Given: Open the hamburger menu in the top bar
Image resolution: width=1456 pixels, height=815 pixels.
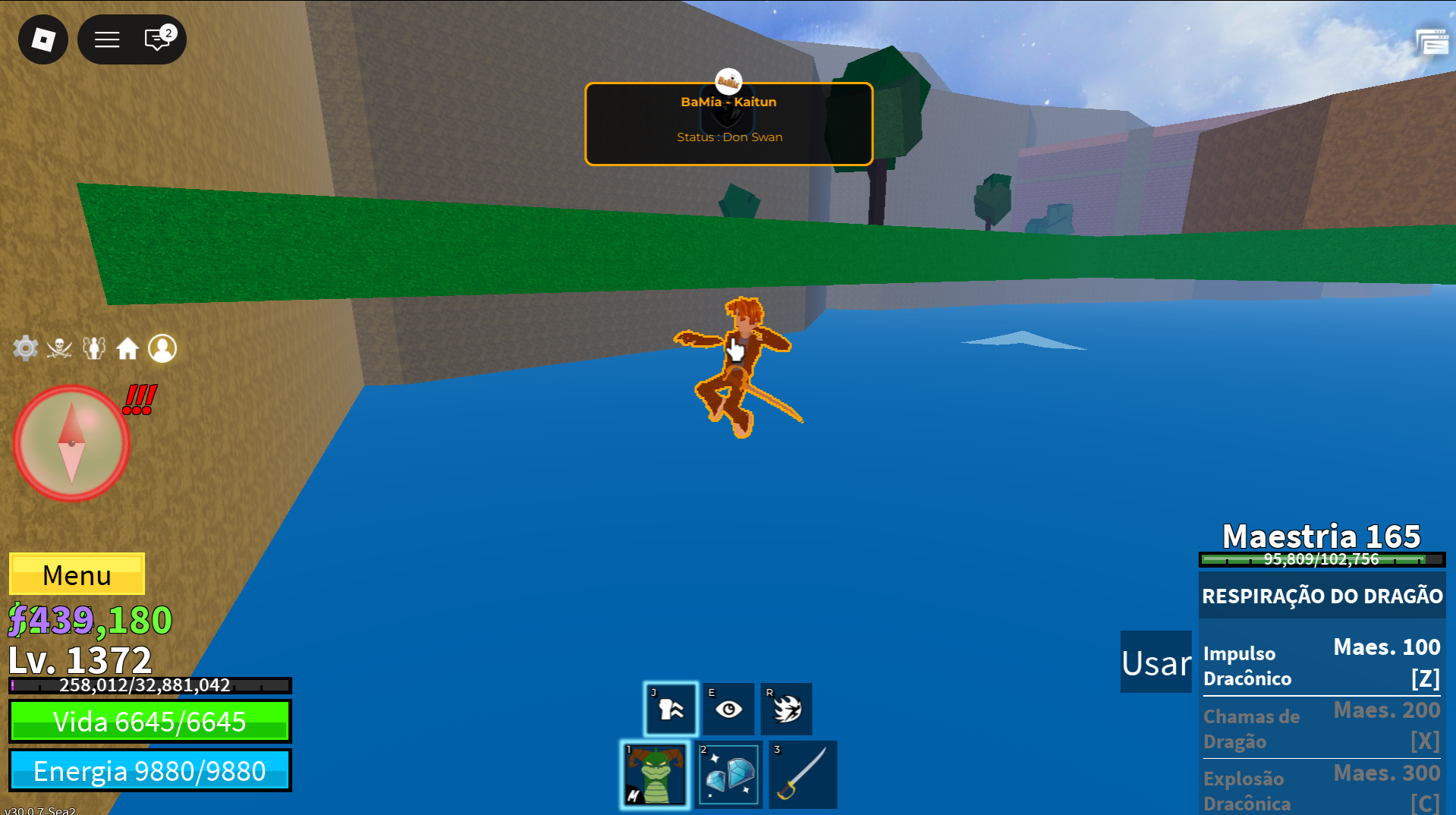Looking at the screenshot, I should click(x=107, y=39).
